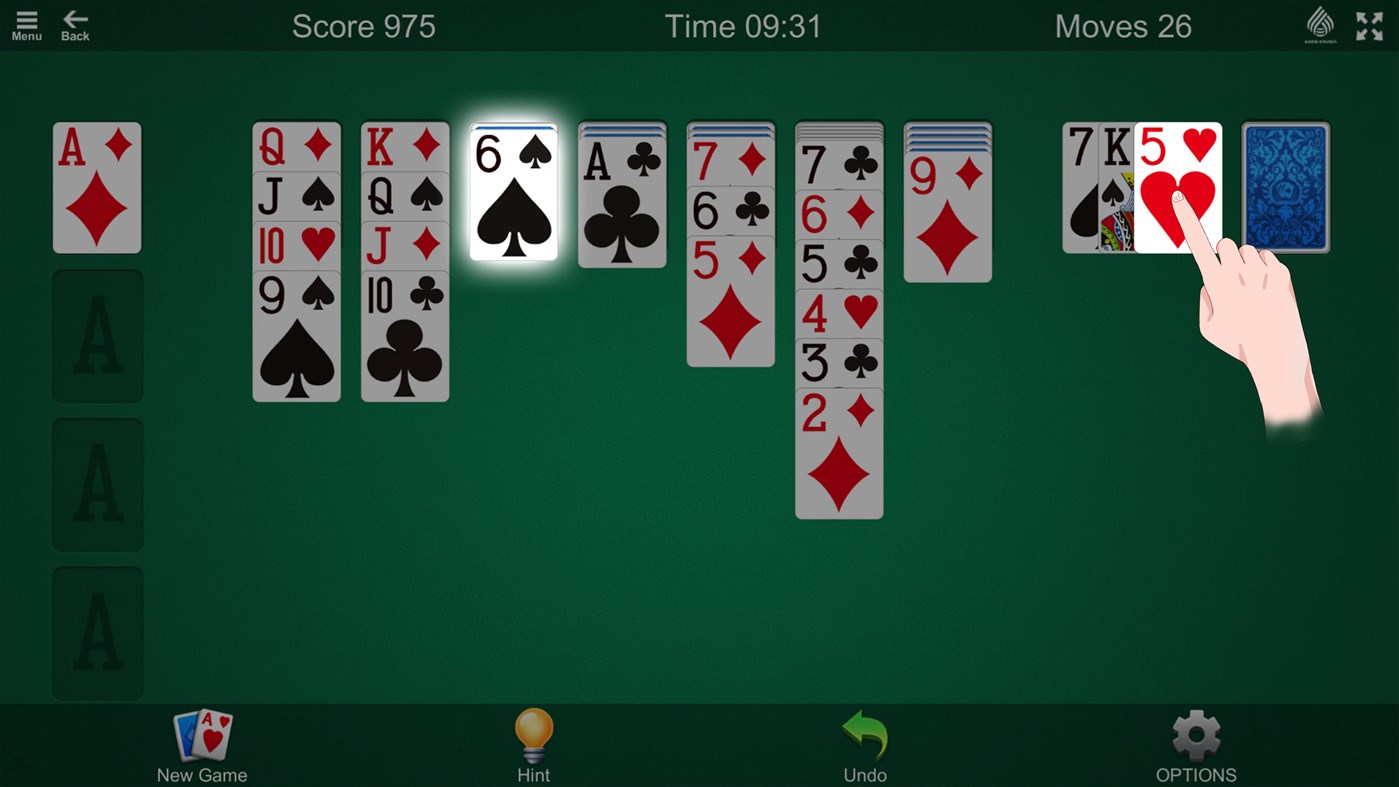Toggle fullscreen mode
This screenshot has height=787, width=1399.
1368,26
